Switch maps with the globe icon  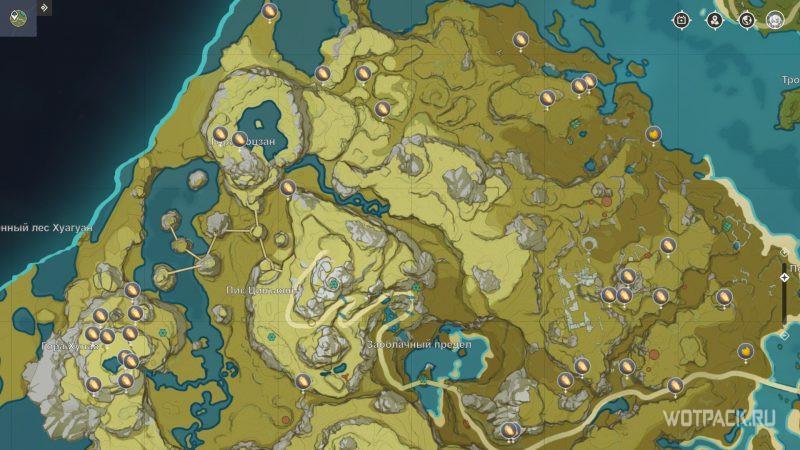746,20
